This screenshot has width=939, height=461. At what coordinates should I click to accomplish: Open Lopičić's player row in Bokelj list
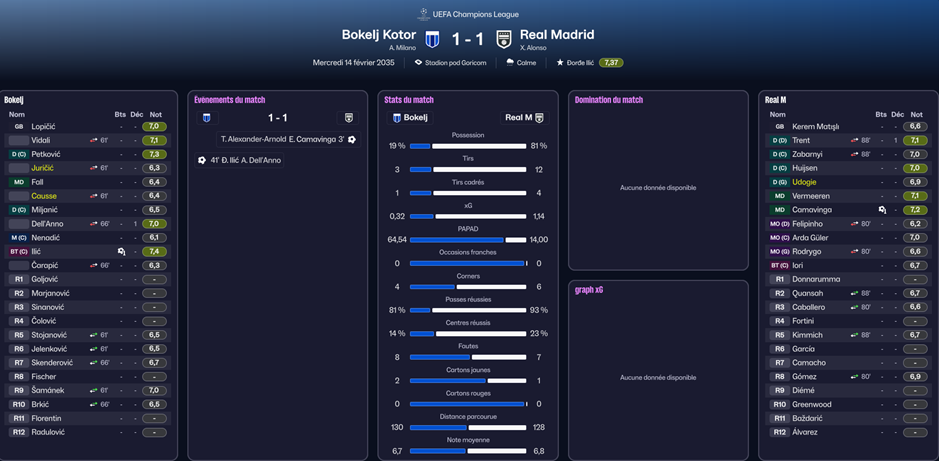pyautogui.click(x=43, y=127)
